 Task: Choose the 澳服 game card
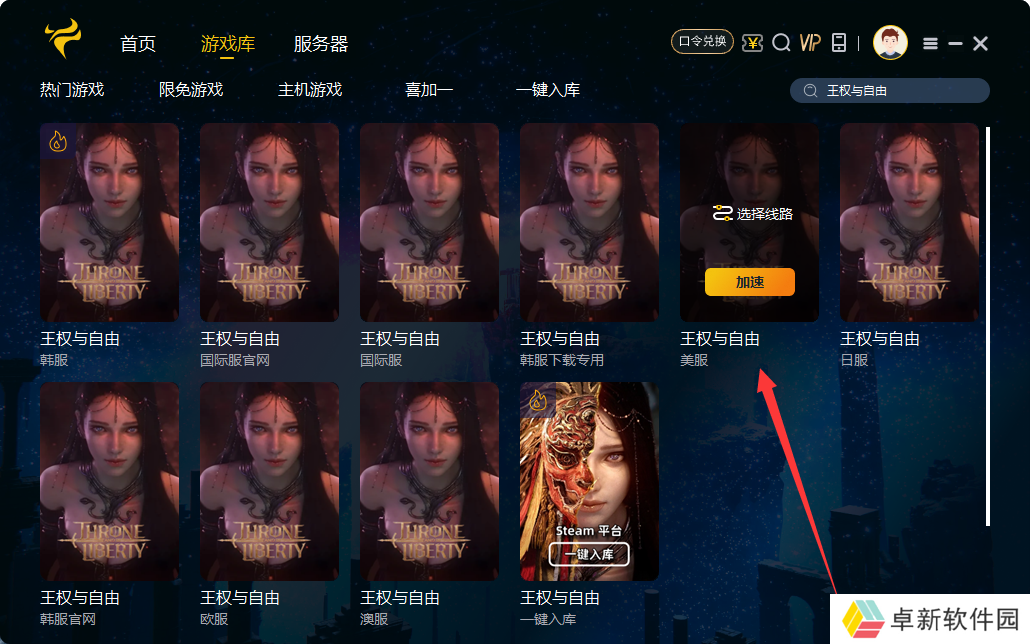click(x=430, y=480)
